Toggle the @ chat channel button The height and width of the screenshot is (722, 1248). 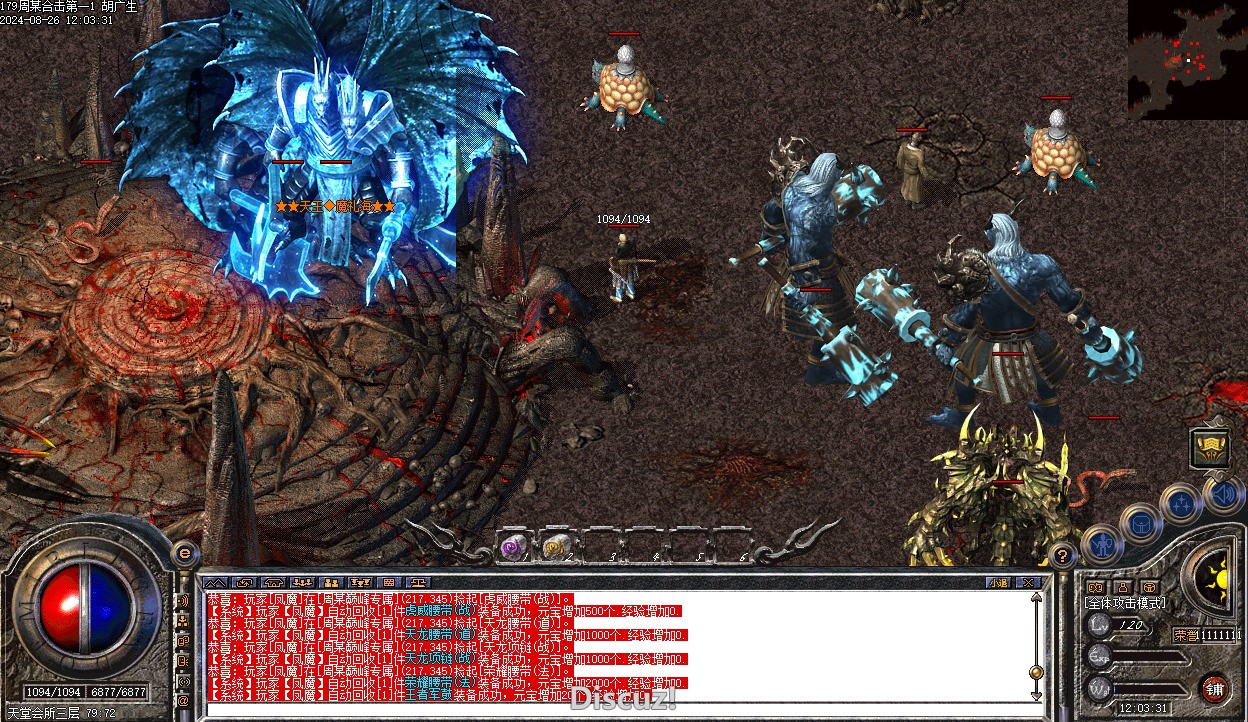tap(183, 702)
